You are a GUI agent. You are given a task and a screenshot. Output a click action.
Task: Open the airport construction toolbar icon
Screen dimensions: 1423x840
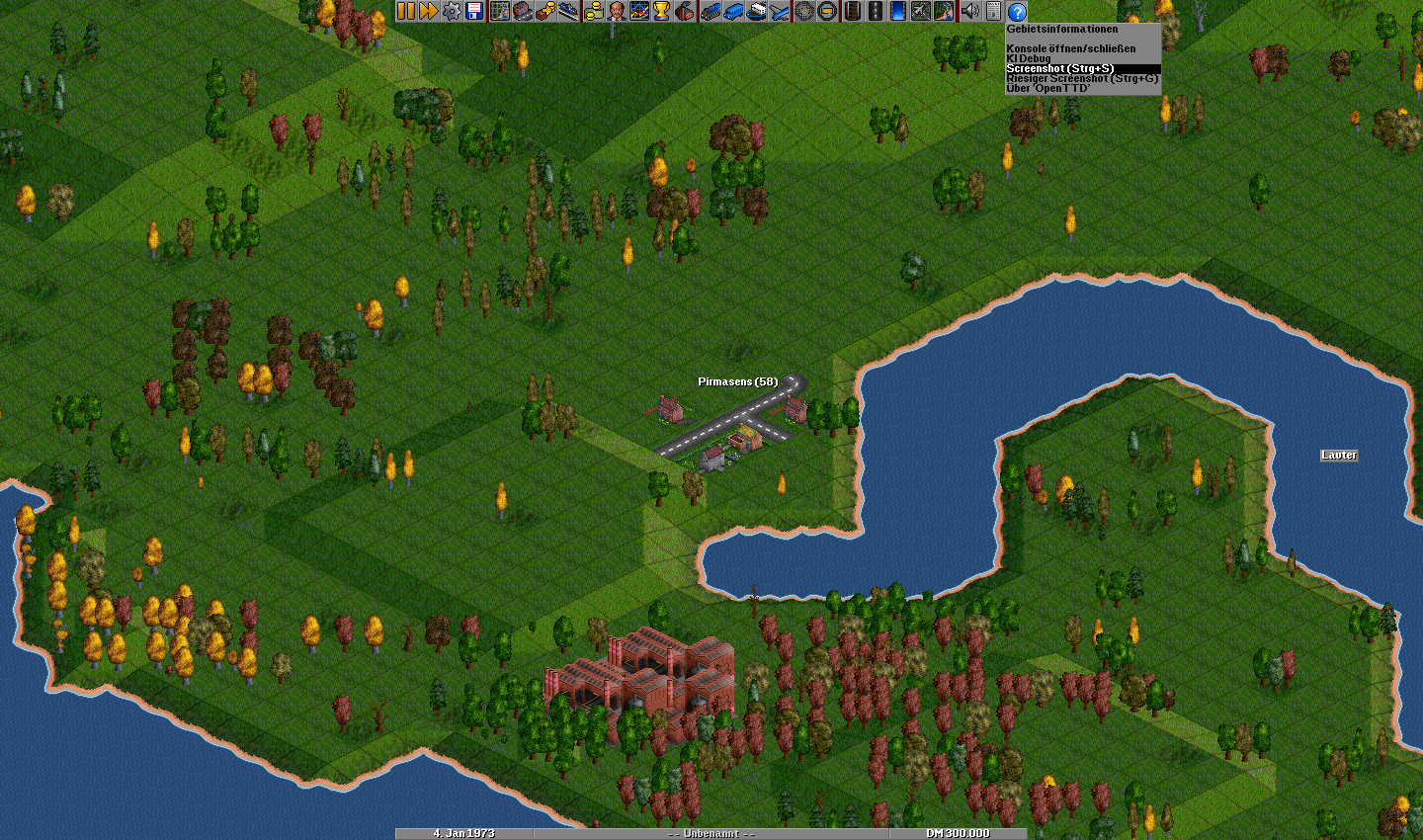point(921,11)
